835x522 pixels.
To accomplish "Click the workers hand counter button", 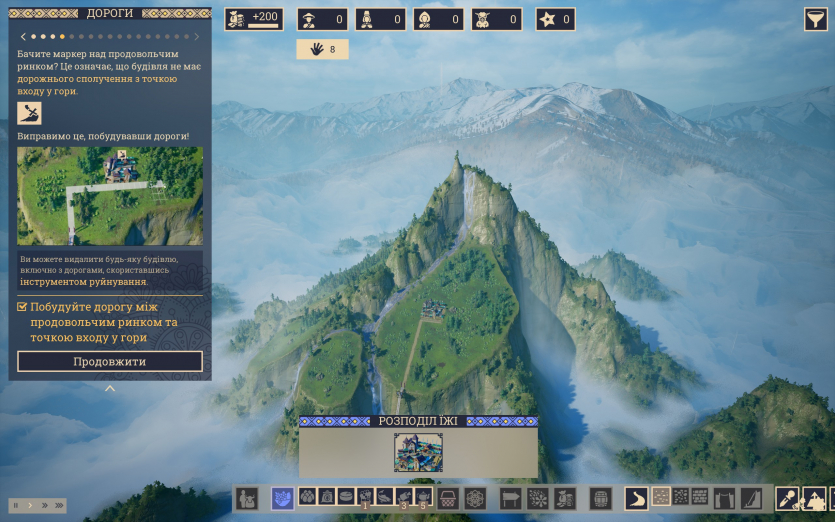I will [322, 49].
